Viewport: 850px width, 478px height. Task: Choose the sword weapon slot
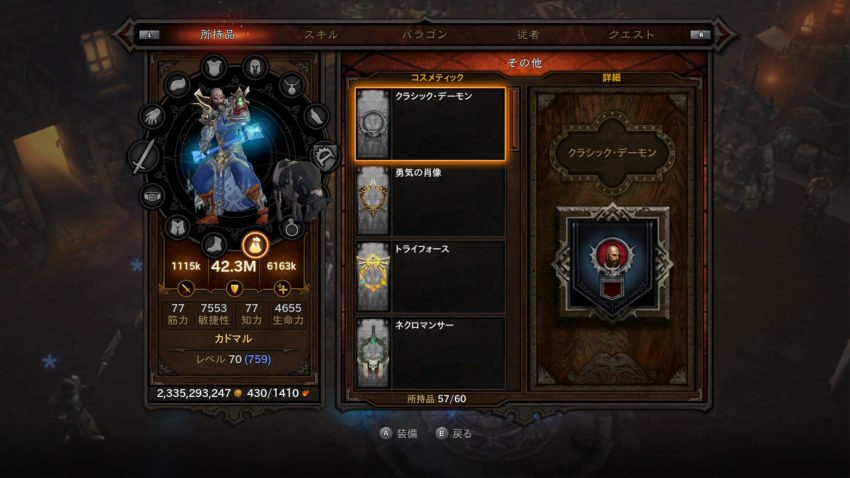[144, 157]
